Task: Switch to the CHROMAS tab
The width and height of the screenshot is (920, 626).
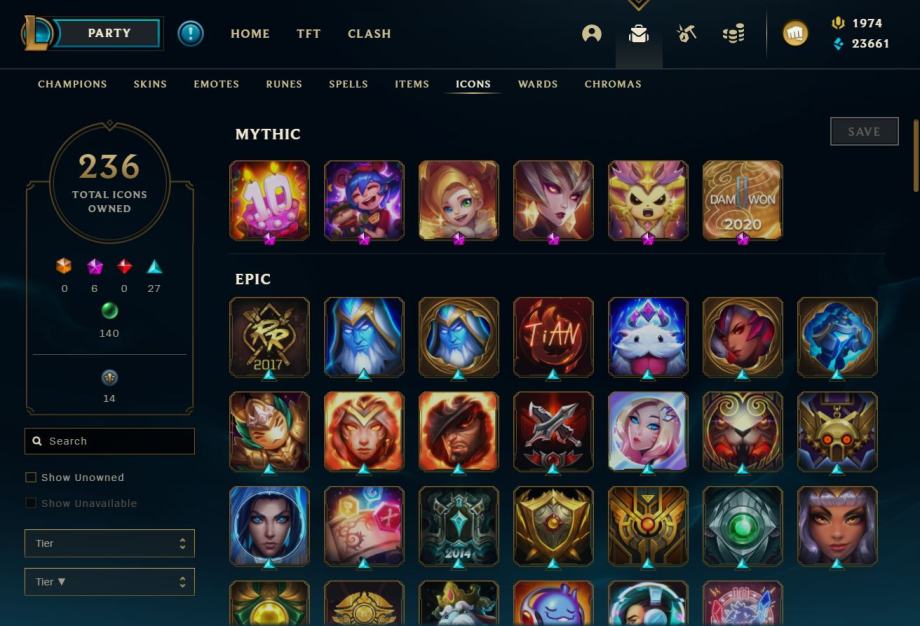Action: click(x=613, y=84)
